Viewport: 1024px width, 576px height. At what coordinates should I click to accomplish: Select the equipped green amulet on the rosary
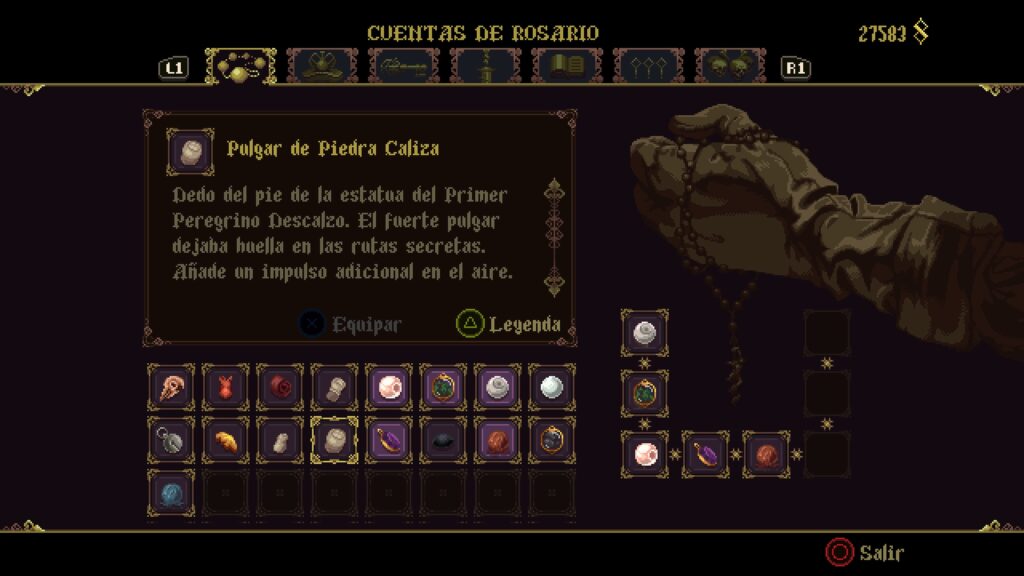645,393
